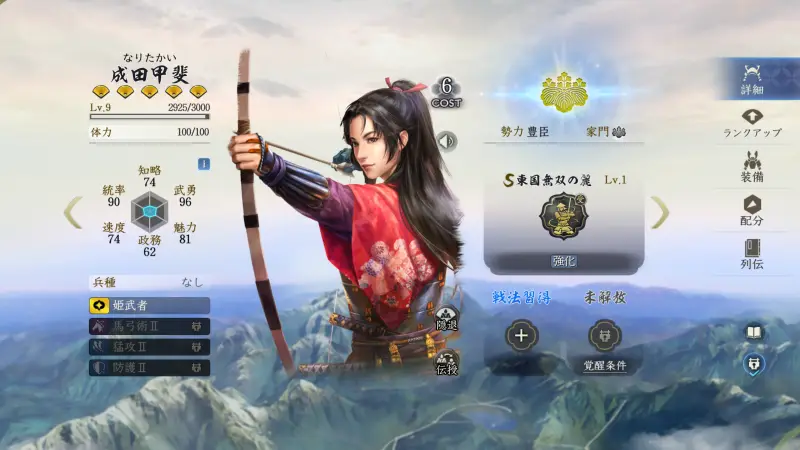The width and height of the screenshot is (800, 450).
Task: Select the 配分 allocation tab
Action: tap(753, 210)
